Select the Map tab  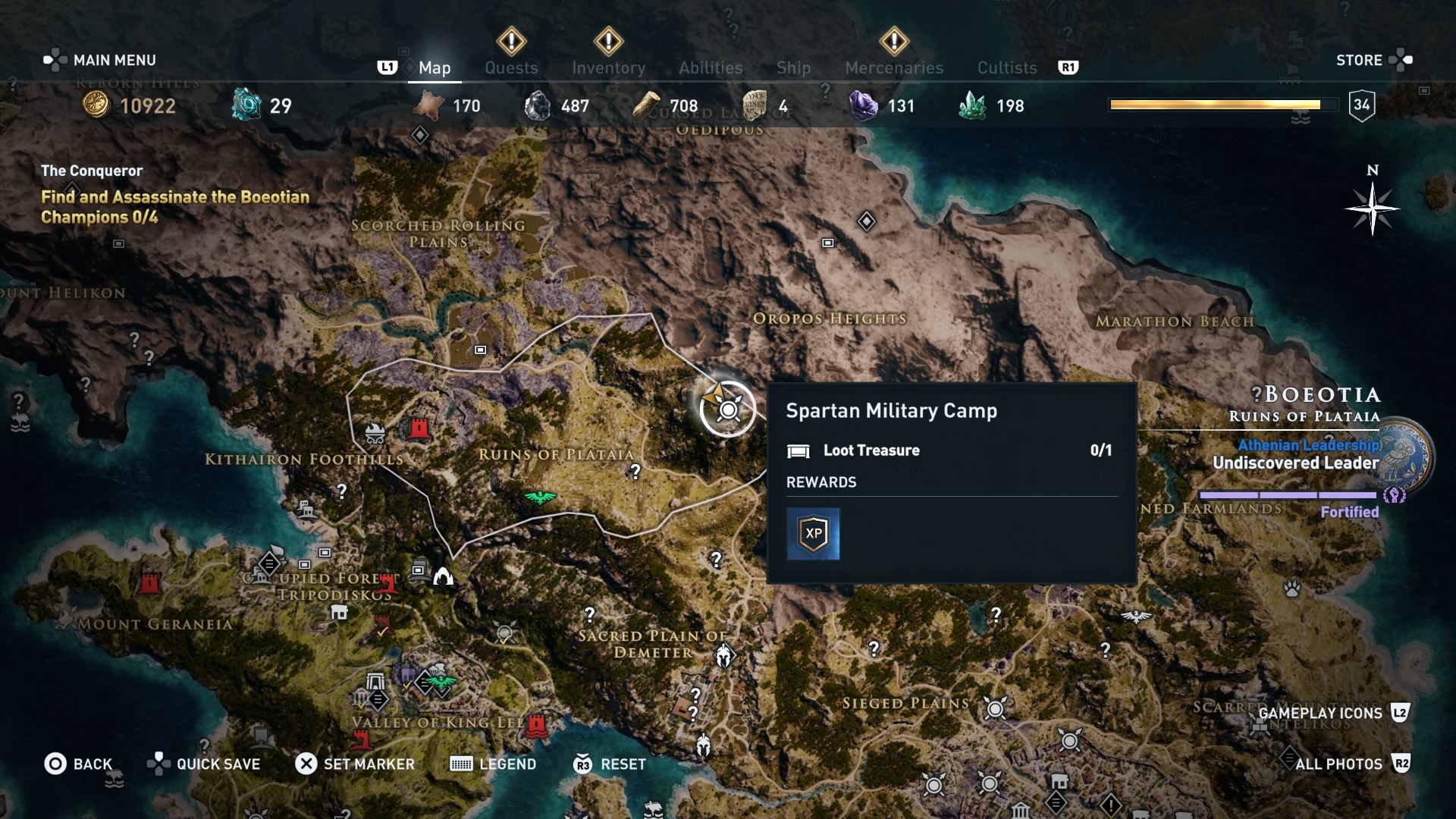pyautogui.click(x=435, y=67)
